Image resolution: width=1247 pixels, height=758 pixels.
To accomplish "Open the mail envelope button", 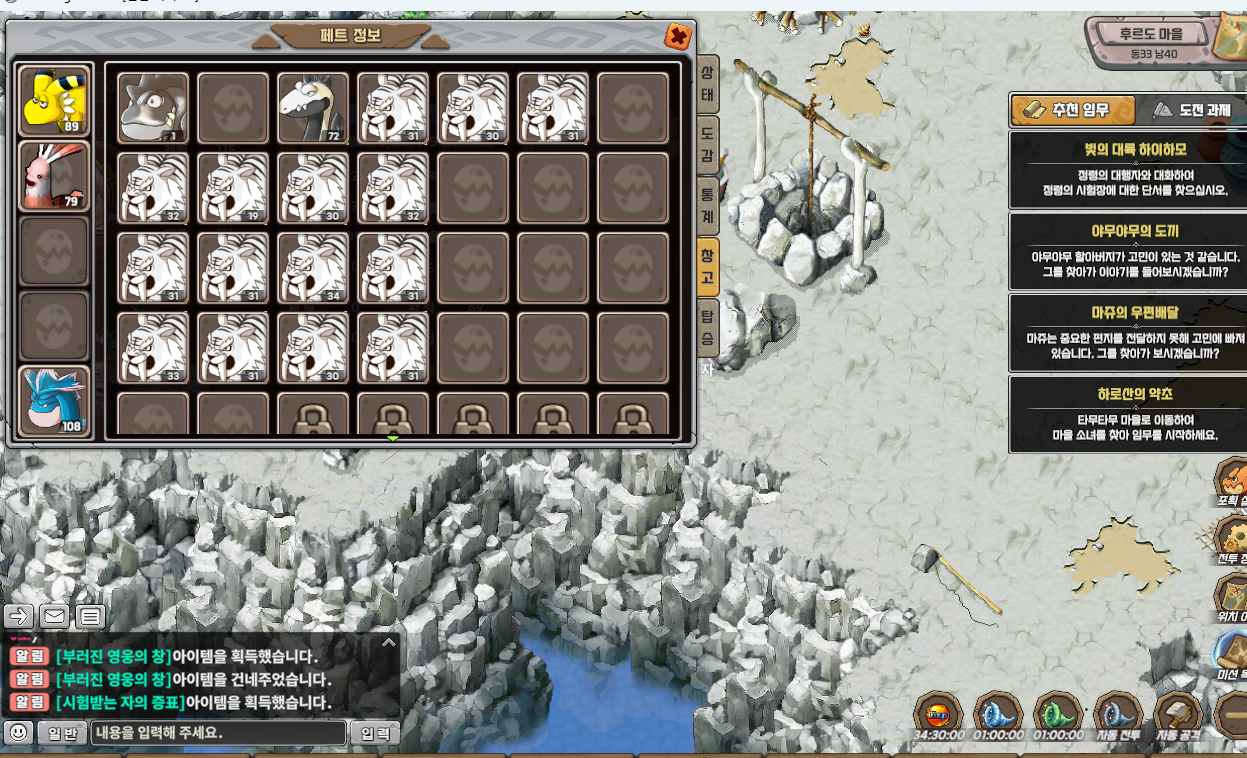I will [55, 616].
